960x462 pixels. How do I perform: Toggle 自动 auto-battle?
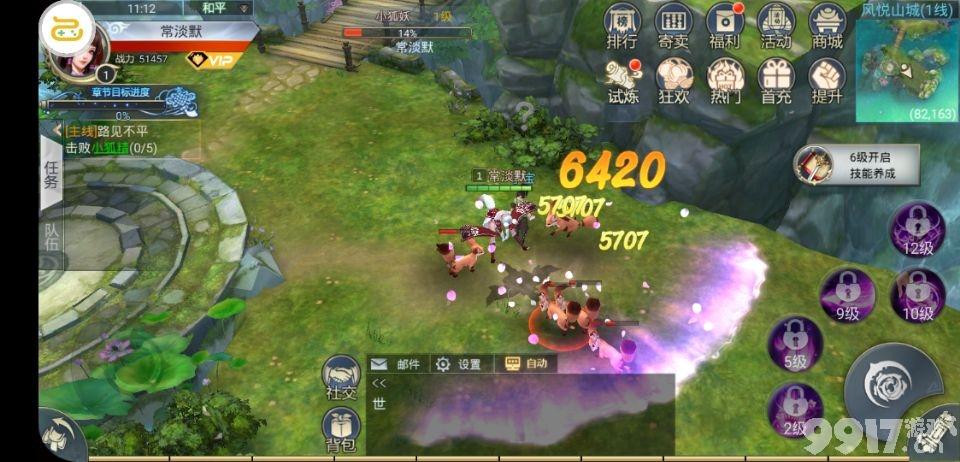[526, 365]
